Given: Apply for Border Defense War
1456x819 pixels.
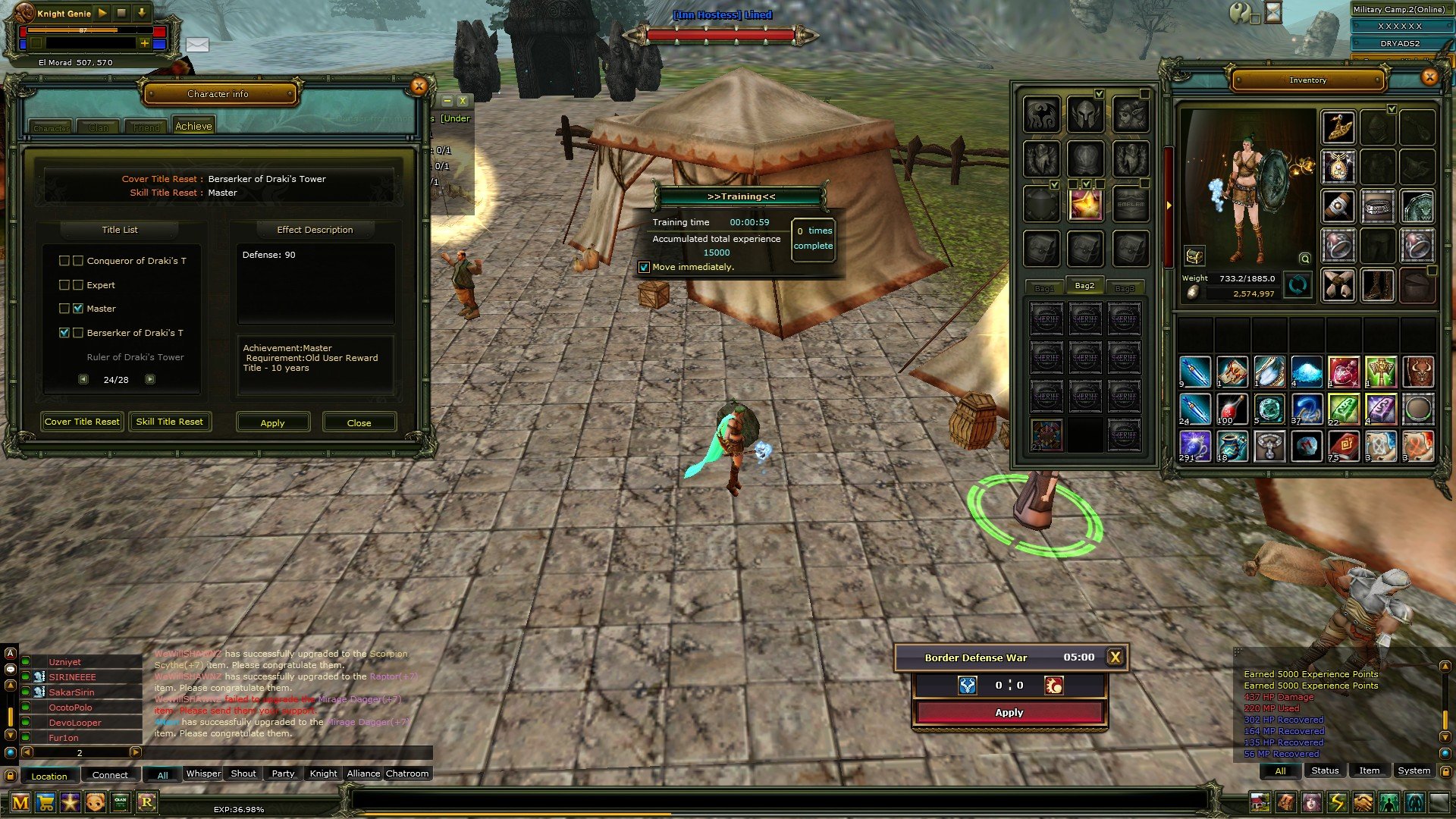Looking at the screenshot, I should pyautogui.click(x=1009, y=713).
